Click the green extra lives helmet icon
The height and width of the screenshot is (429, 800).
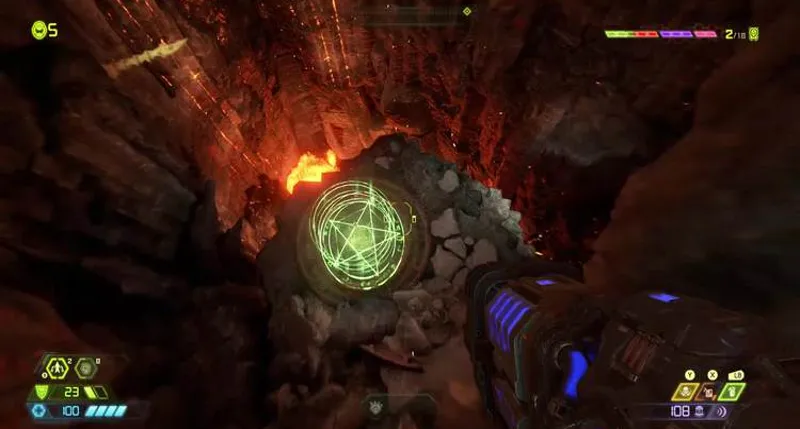pyautogui.click(x=39, y=30)
